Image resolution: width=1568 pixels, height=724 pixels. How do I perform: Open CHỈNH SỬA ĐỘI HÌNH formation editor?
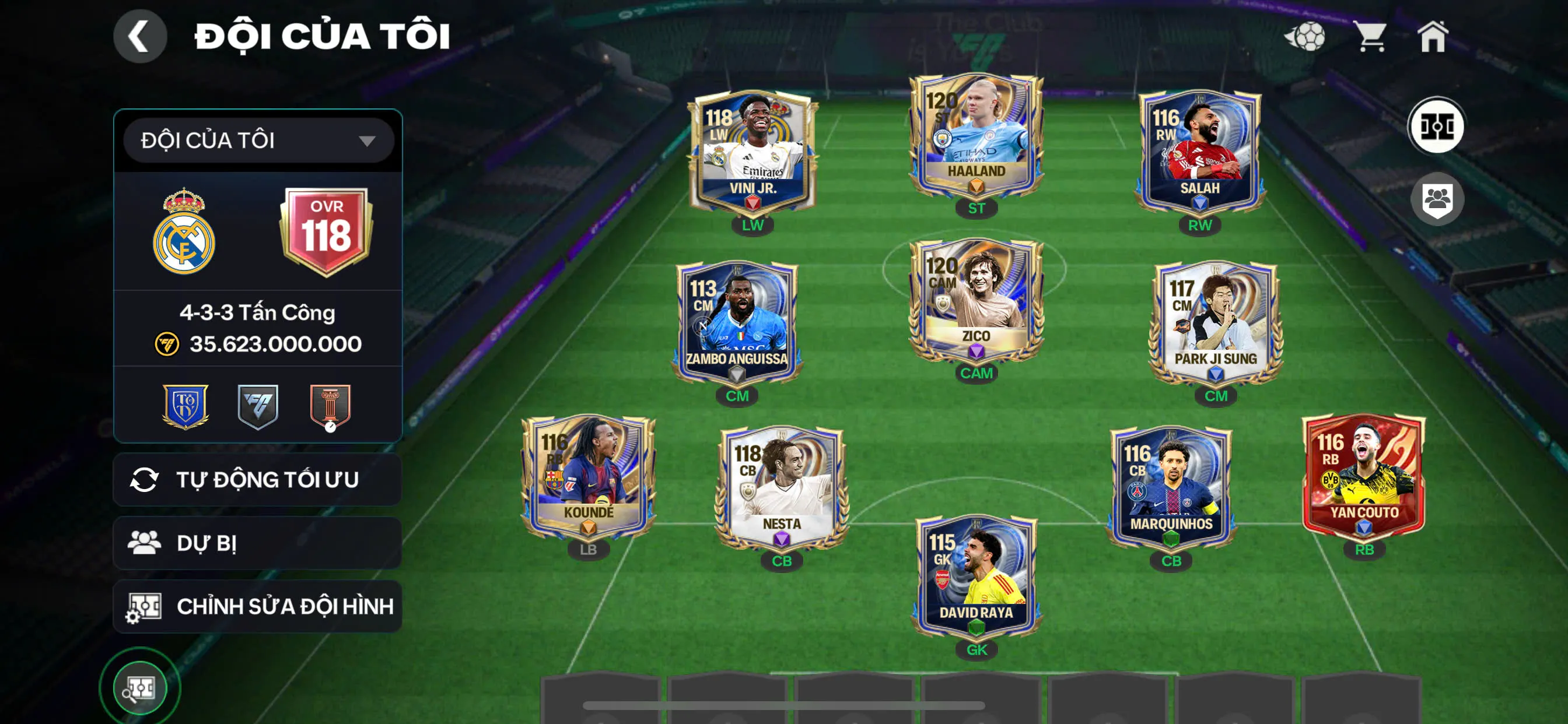tap(257, 606)
